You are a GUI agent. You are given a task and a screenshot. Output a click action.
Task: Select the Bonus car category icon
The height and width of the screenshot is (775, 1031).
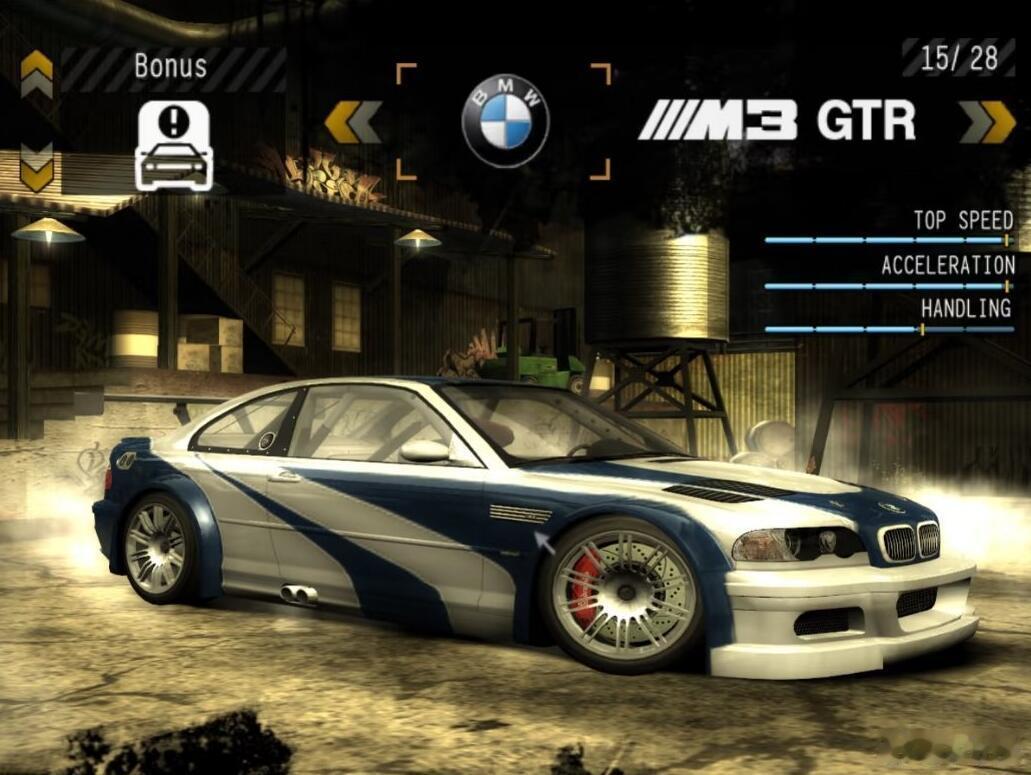coord(174,146)
